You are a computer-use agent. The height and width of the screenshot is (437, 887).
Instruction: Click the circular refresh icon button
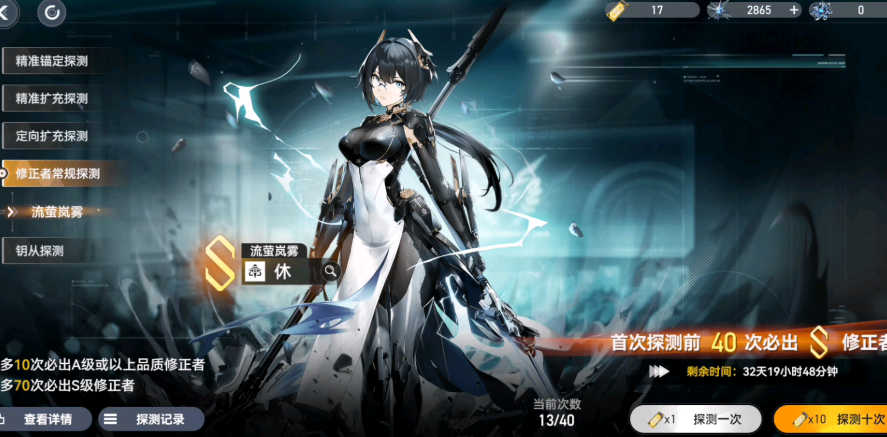[x=51, y=13]
